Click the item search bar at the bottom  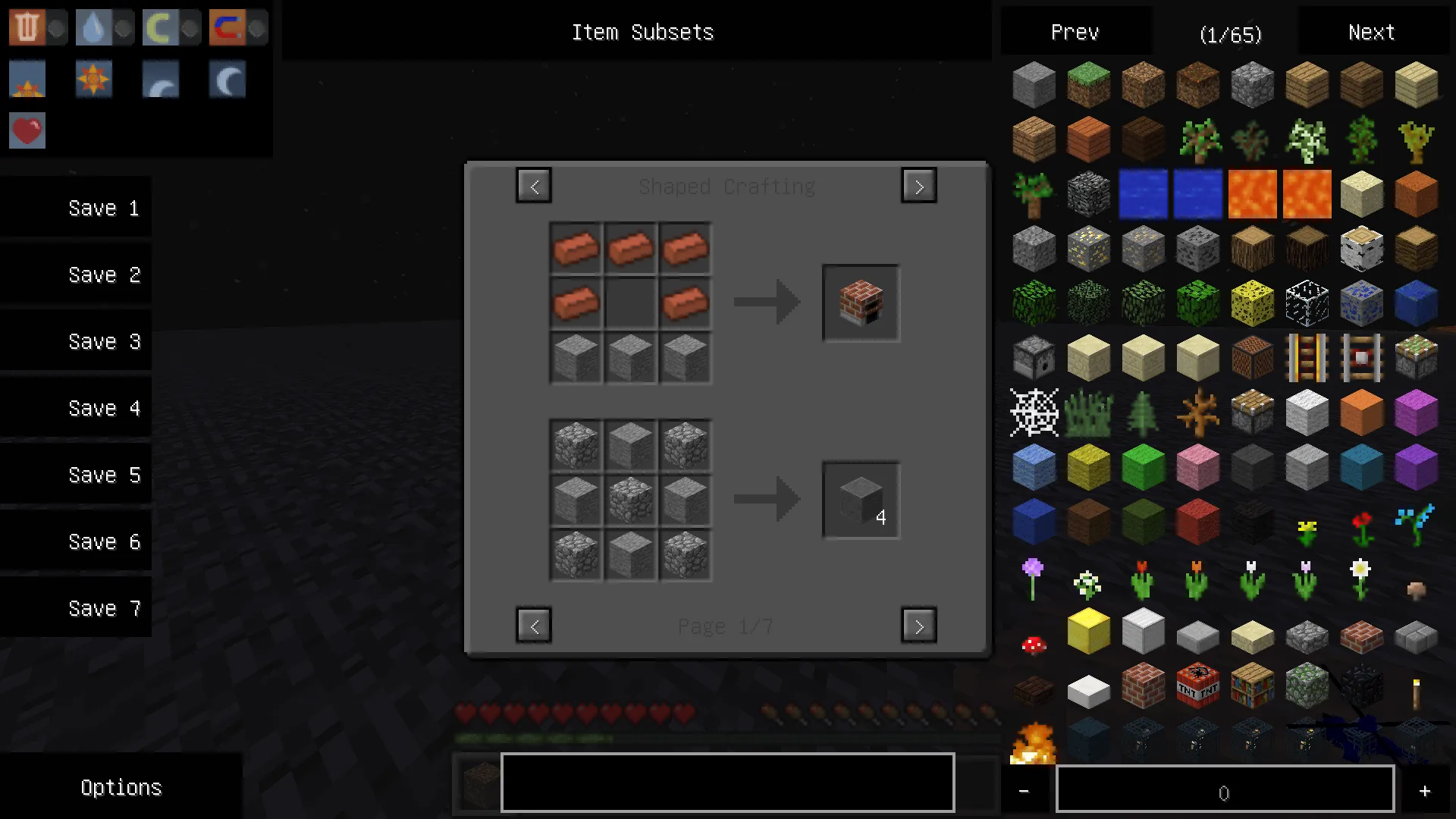click(726, 782)
